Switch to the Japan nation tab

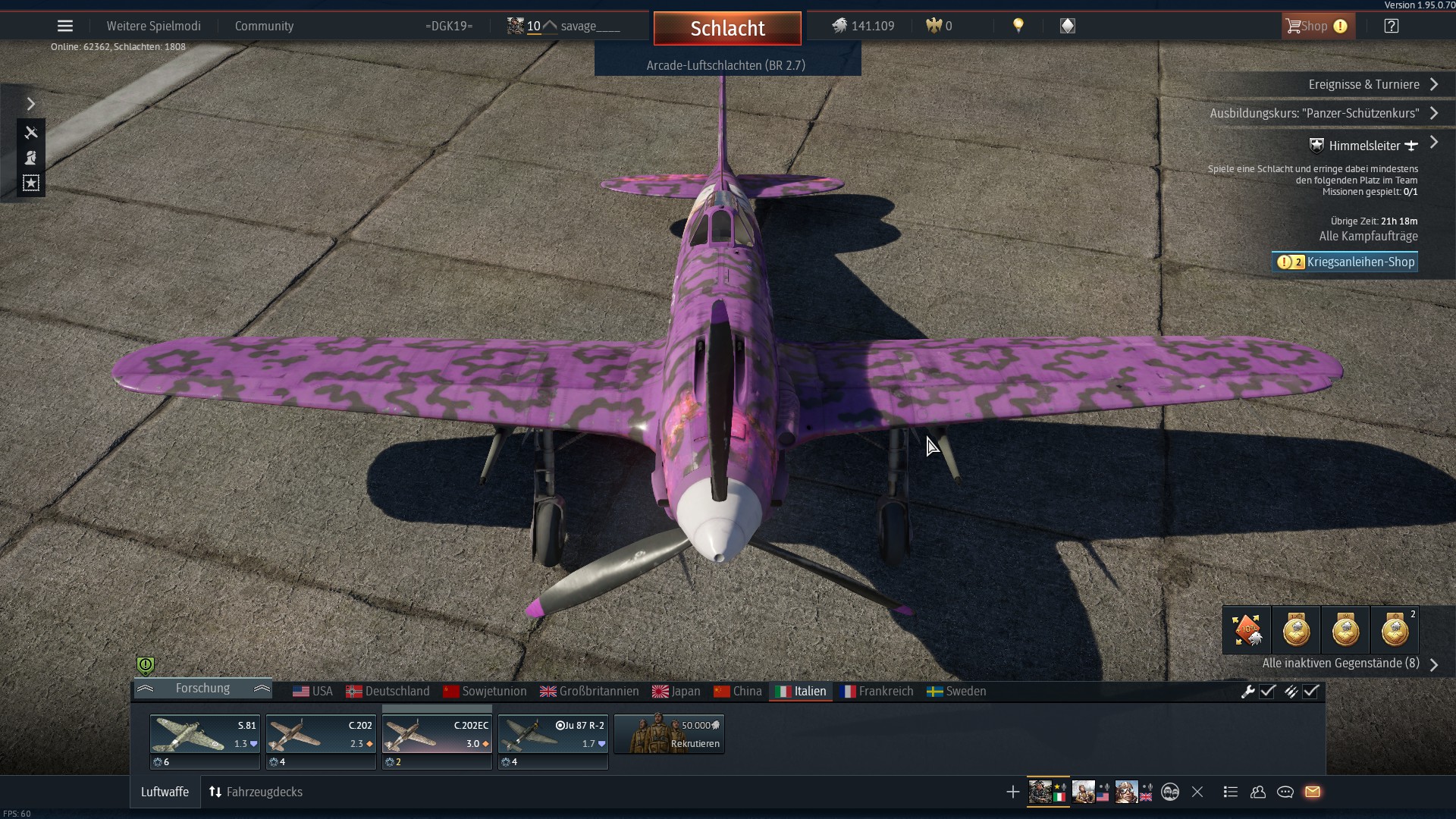click(676, 691)
